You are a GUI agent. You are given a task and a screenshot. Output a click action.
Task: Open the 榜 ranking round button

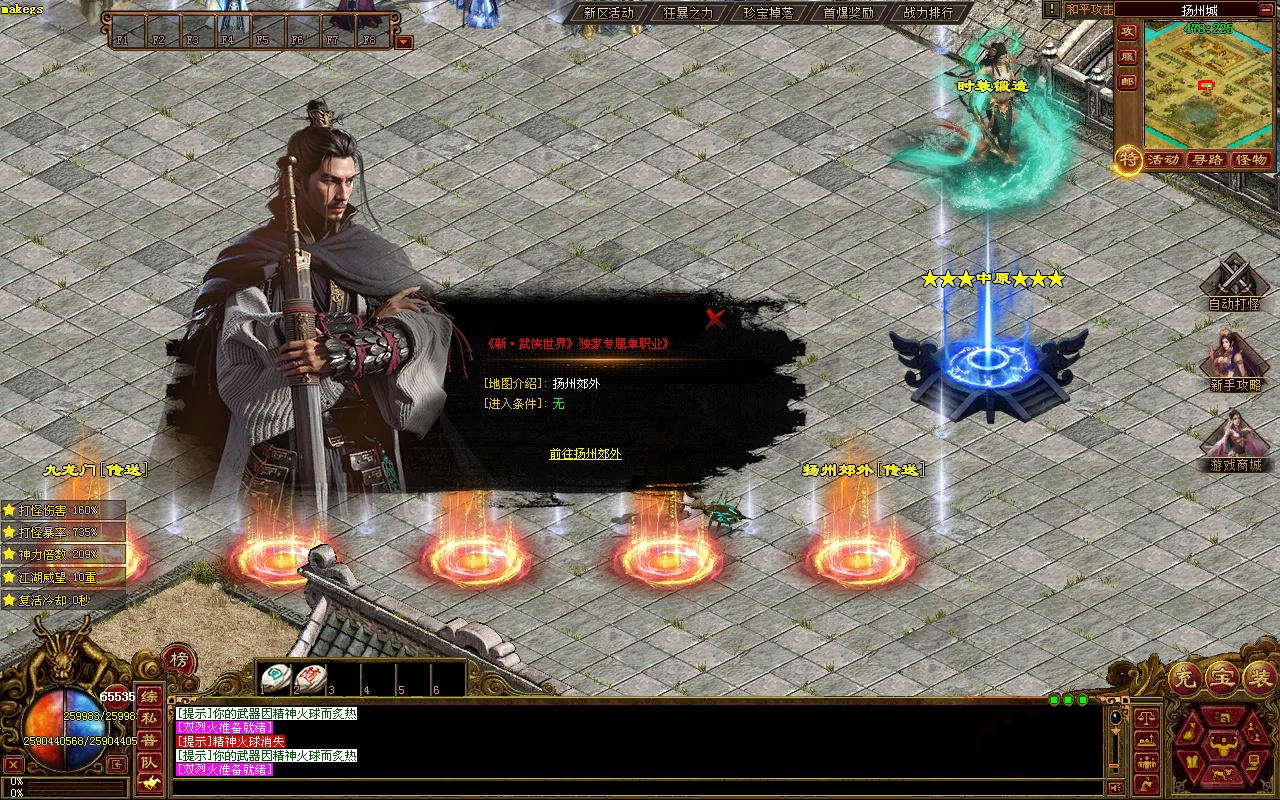179,660
